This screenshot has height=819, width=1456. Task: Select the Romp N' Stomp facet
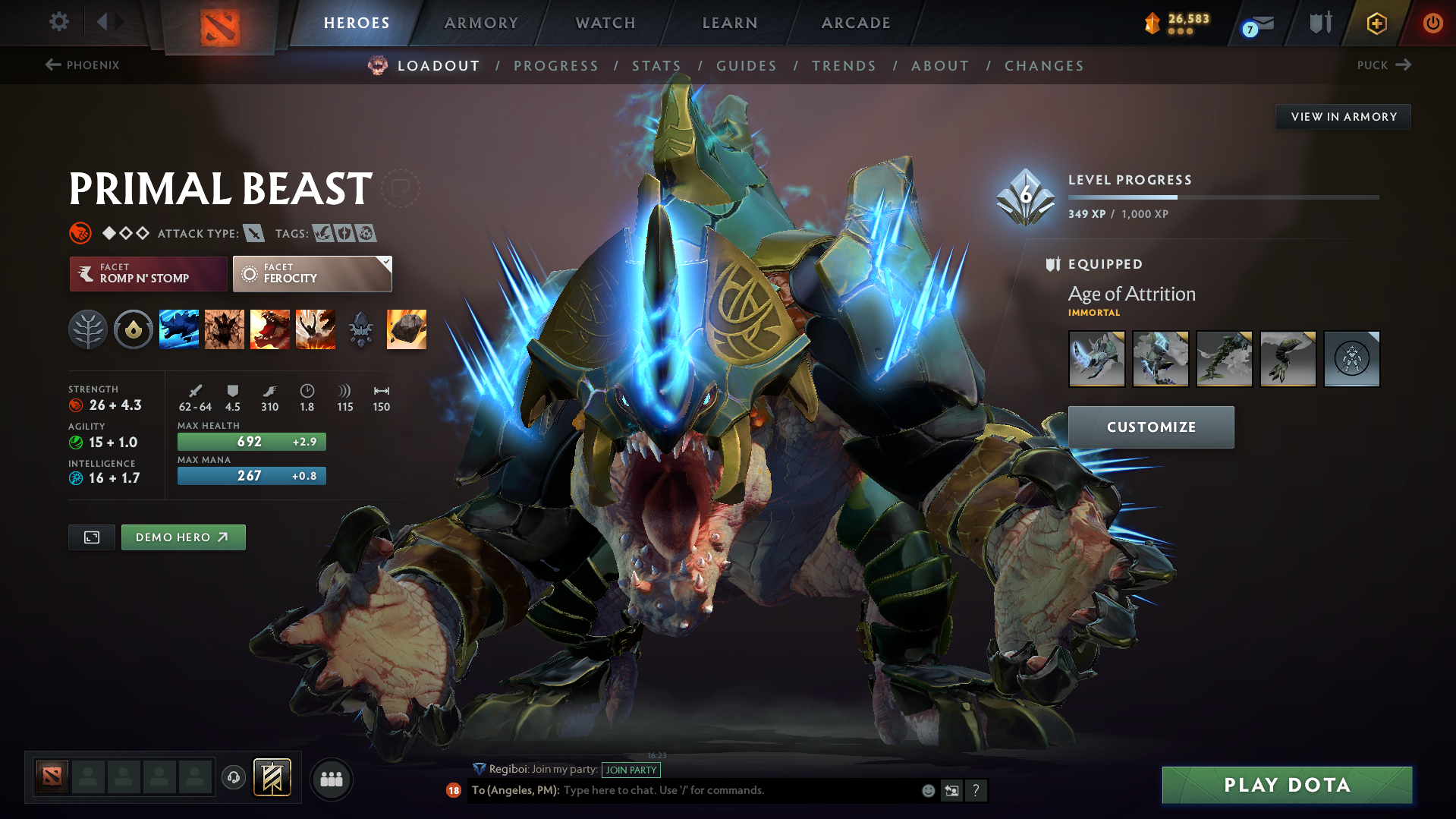(x=148, y=273)
